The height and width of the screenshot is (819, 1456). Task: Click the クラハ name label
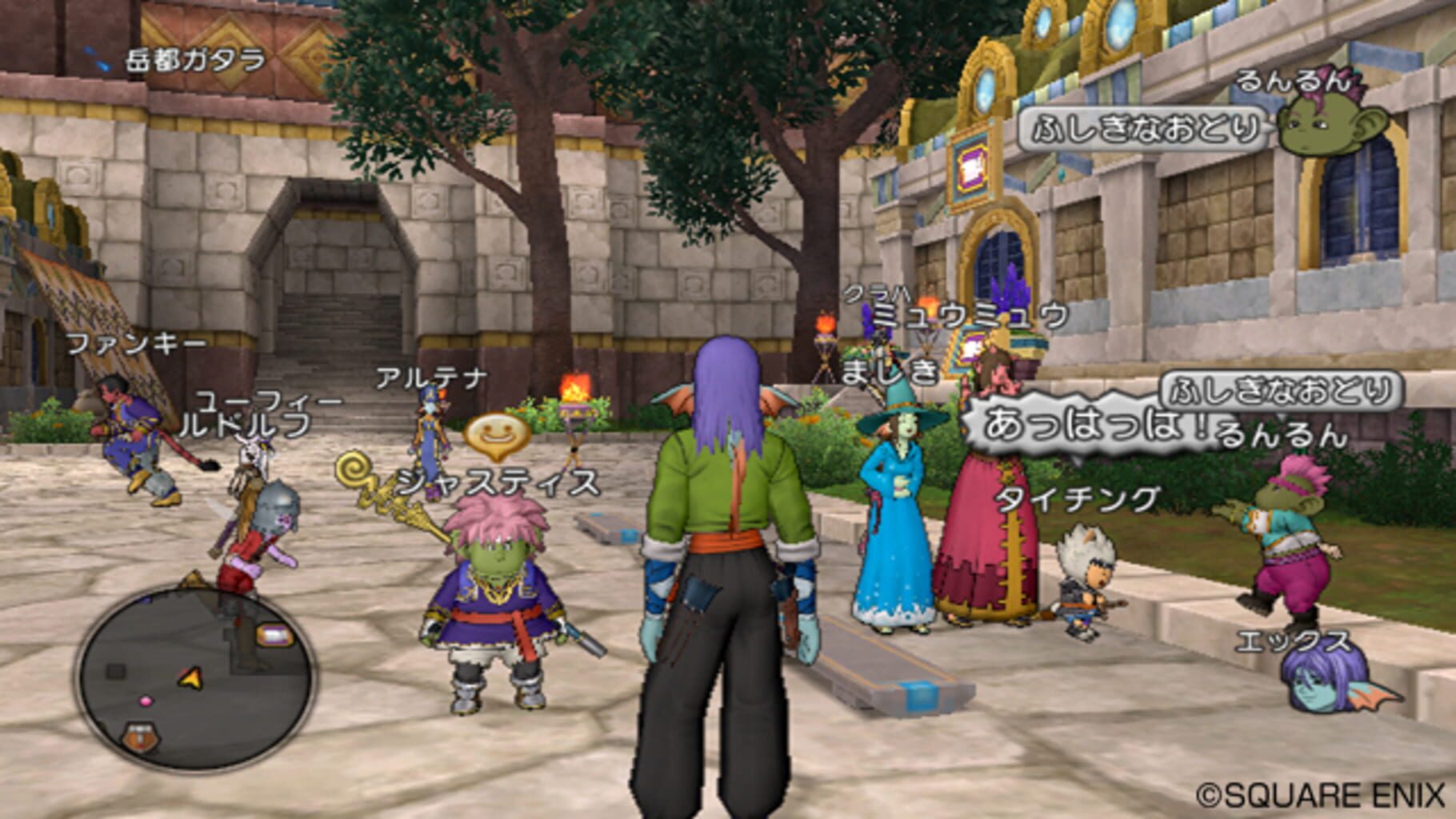point(875,294)
